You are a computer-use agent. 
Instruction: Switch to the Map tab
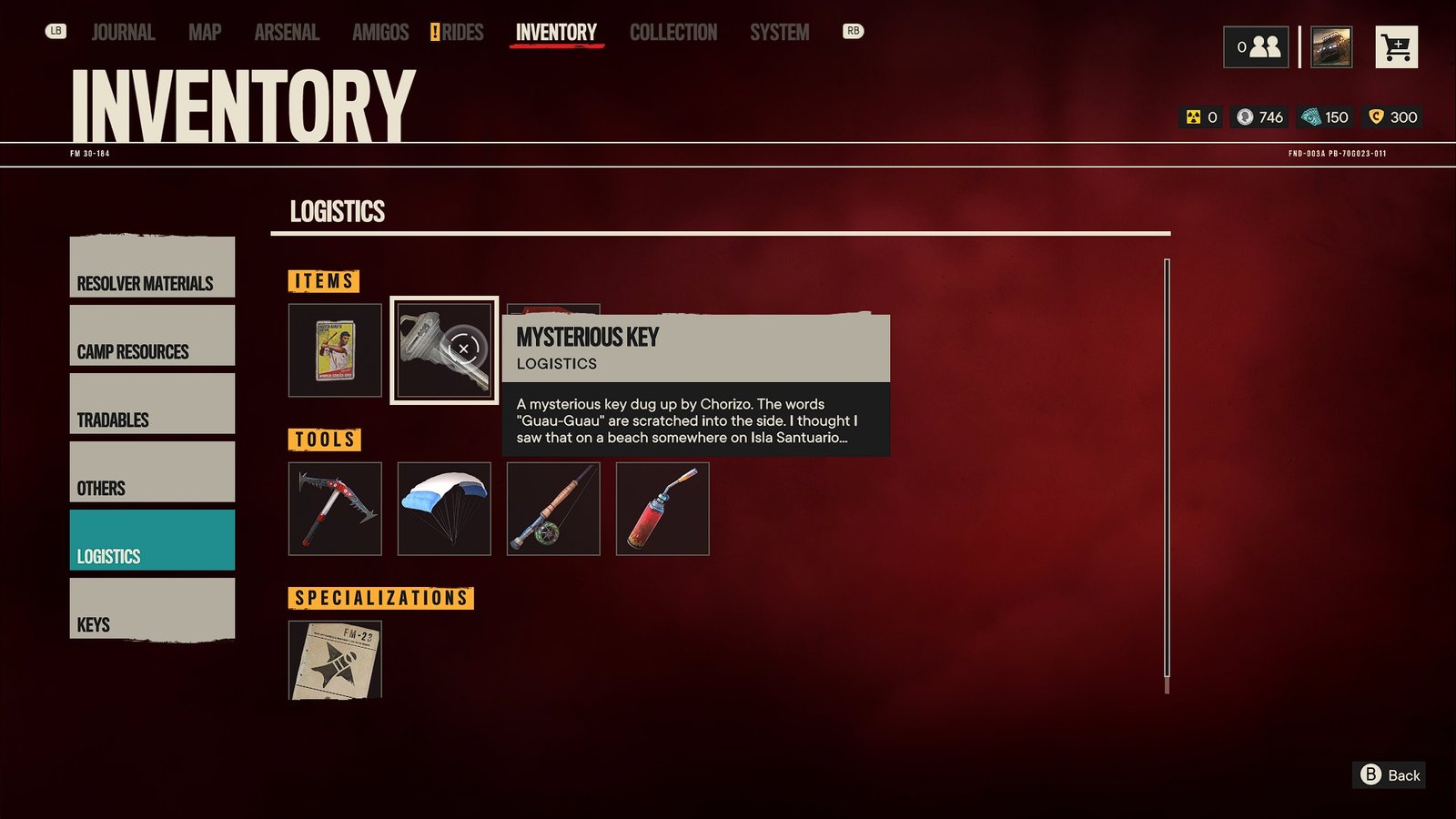pyautogui.click(x=205, y=33)
